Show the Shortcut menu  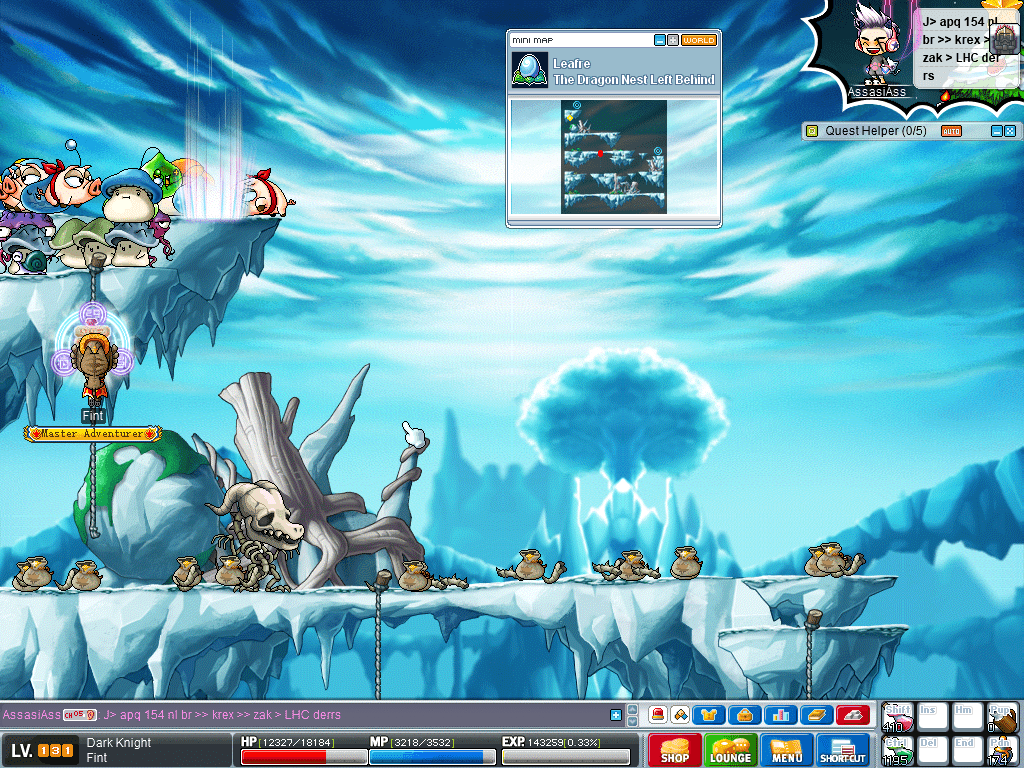[x=843, y=750]
